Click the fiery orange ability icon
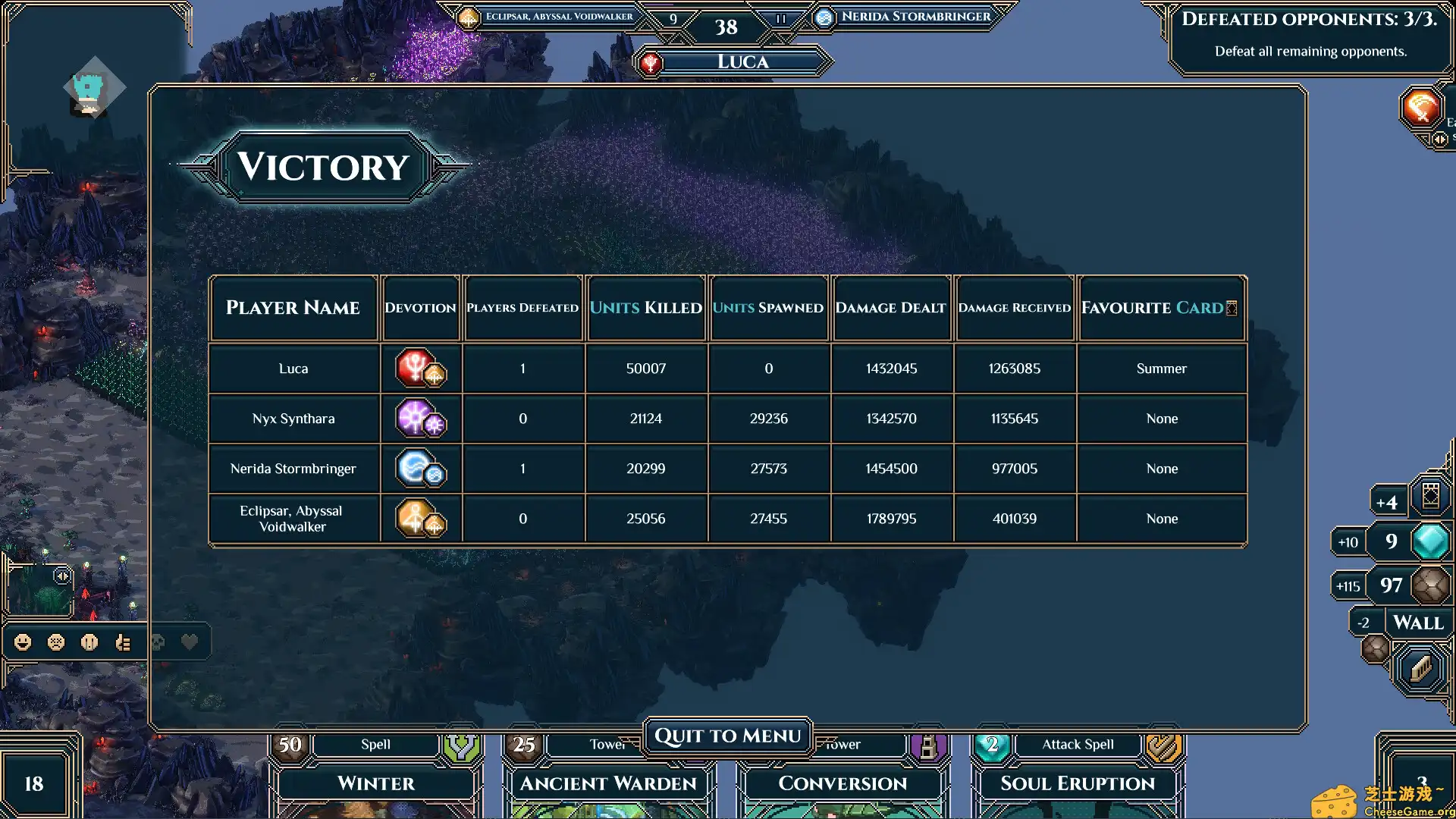This screenshot has width=1456, height=819. point(1420,108)
